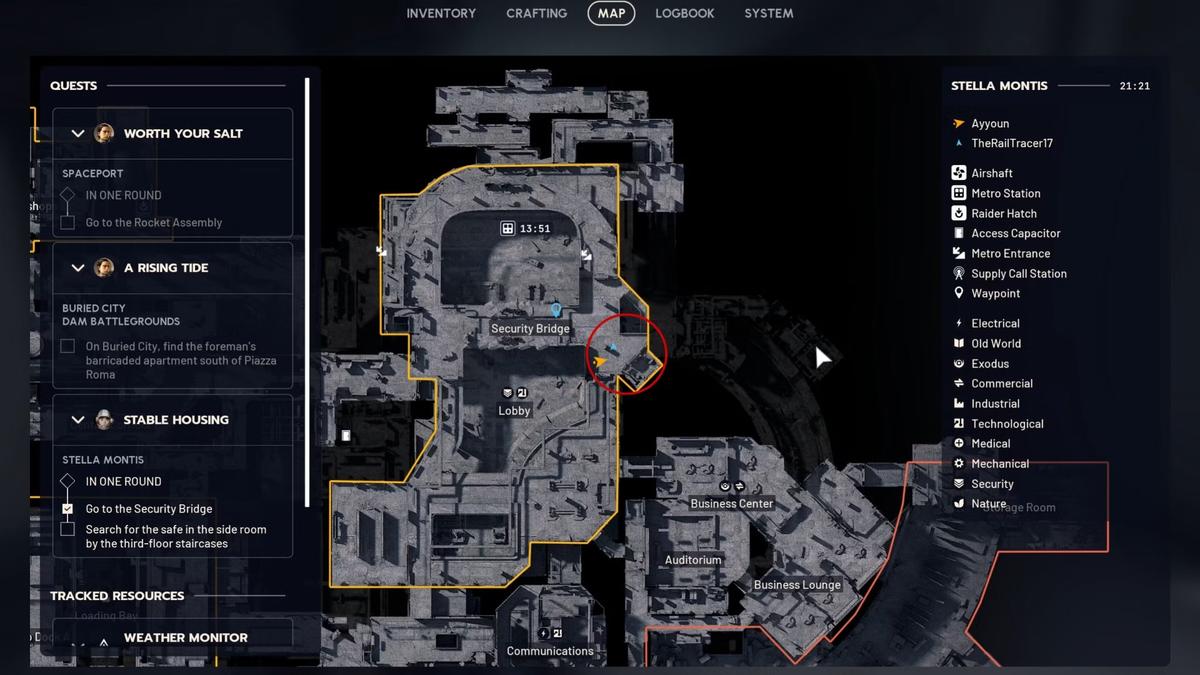Viewport: 1200px width, 675px height.
Task: Click the Metro Station 13:51 map marker
Action: [508, 228]
